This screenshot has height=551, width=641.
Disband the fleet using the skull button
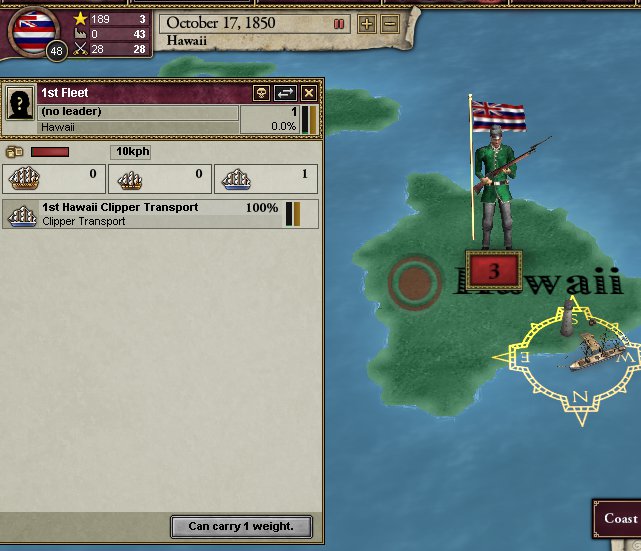tap(262, 93)
